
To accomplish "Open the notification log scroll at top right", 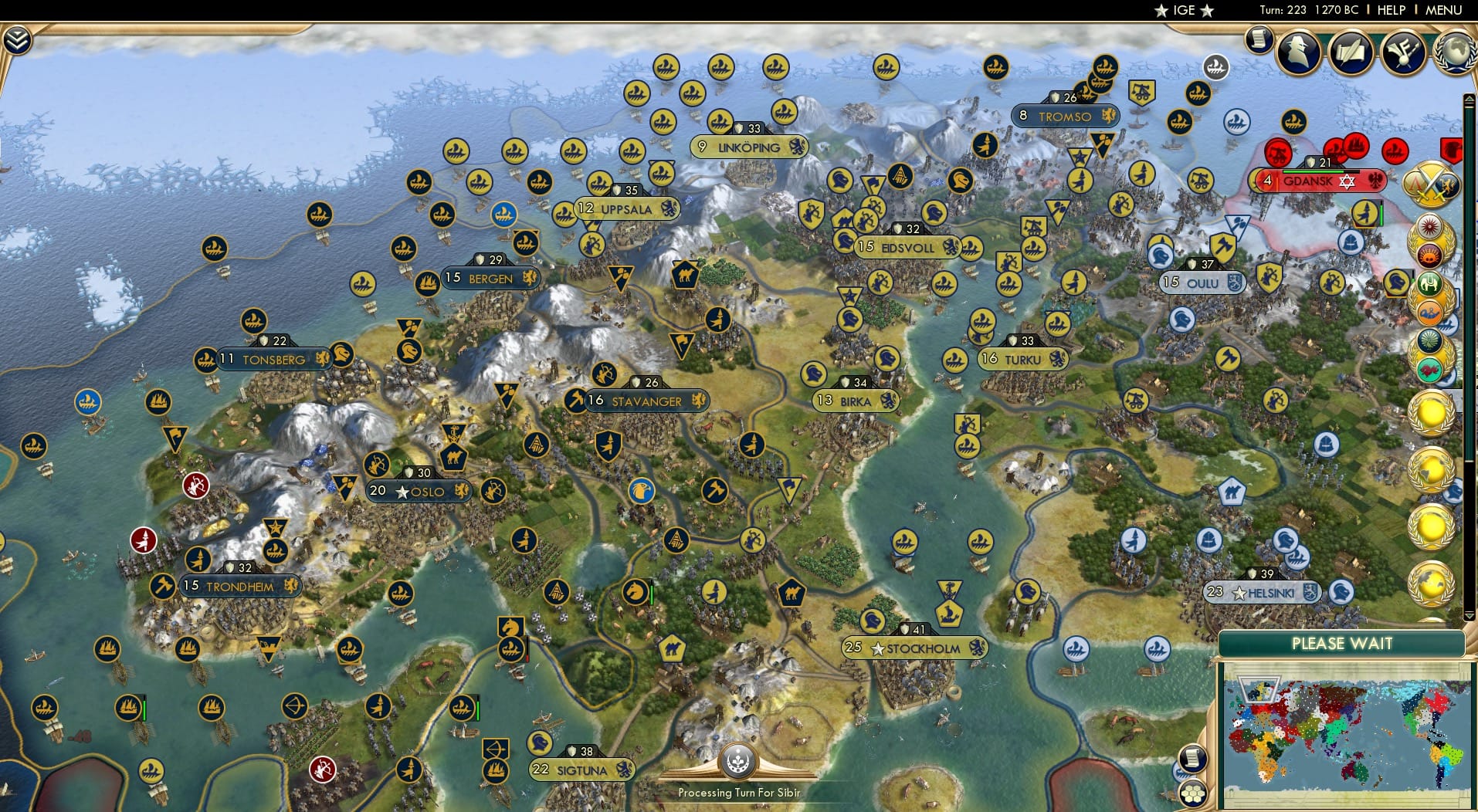I will [1260, 40].
